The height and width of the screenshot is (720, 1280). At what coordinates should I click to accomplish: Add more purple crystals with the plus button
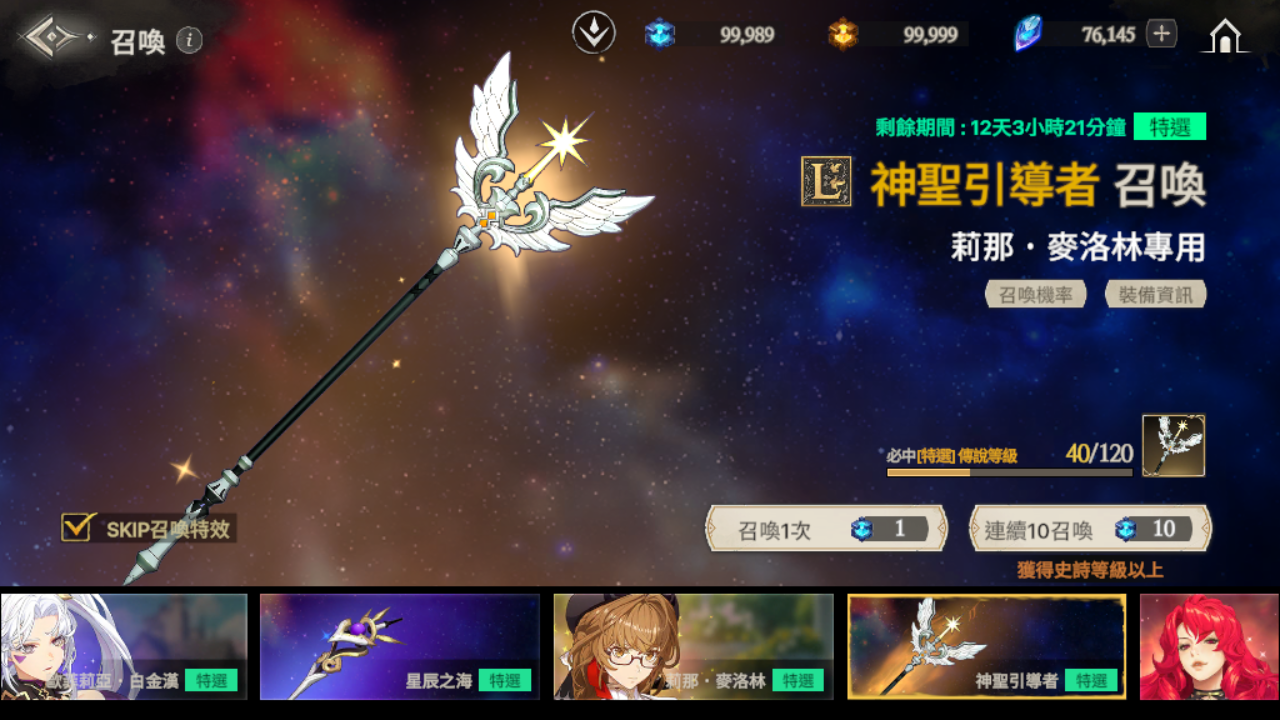pos(1161,34)
